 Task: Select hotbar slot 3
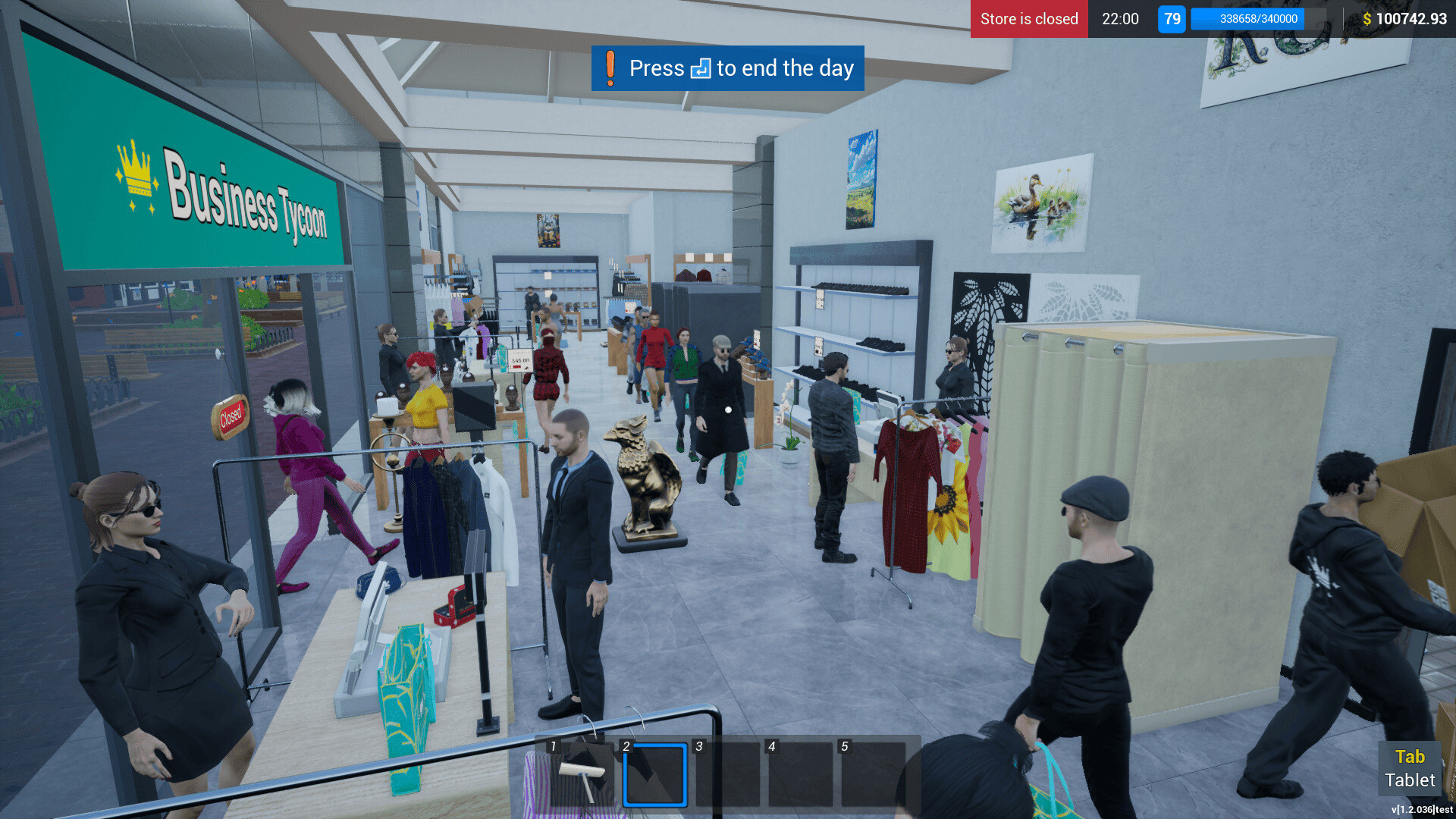[726, 775]
